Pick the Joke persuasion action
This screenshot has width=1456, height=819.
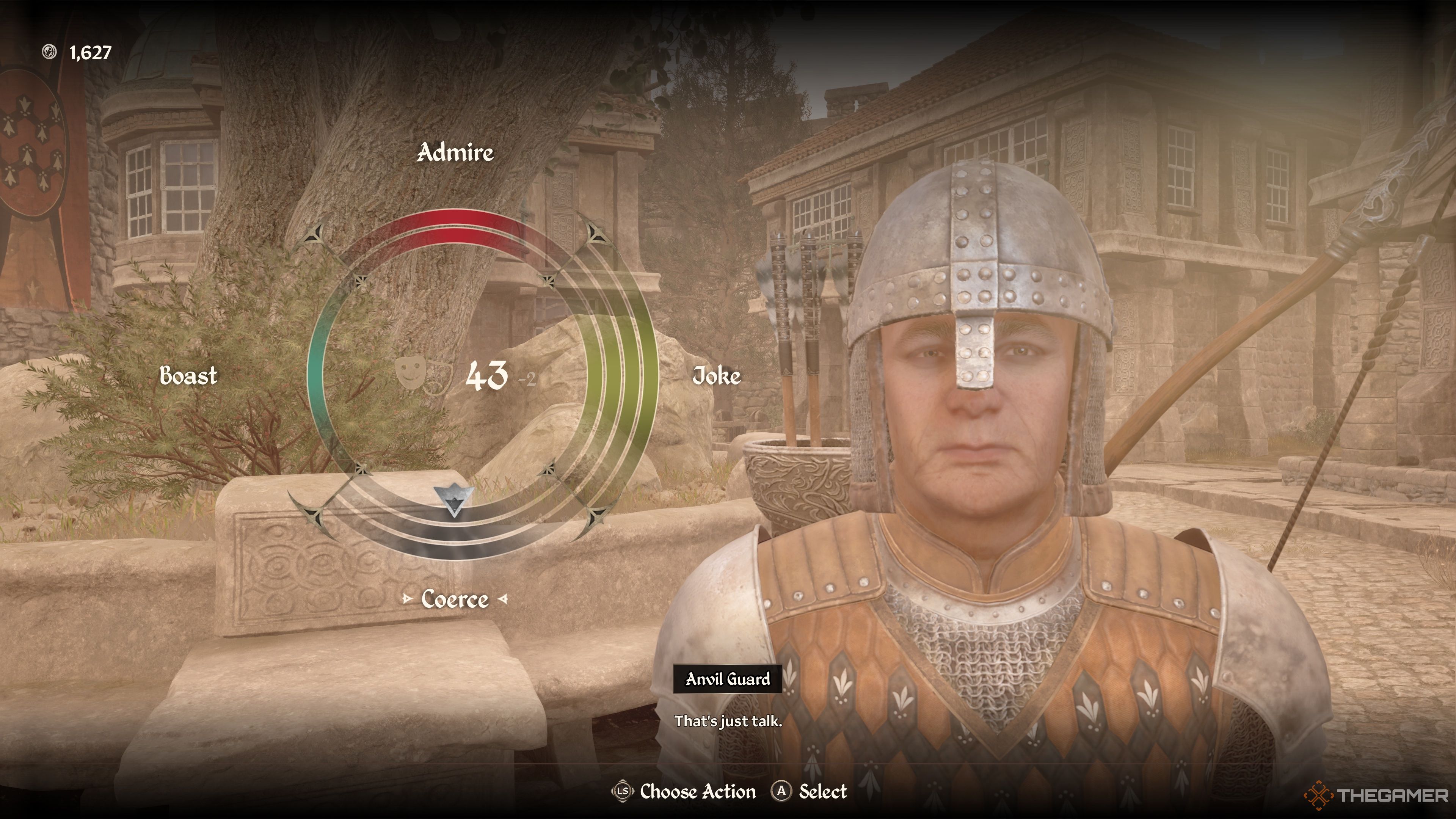click(716, 376)
